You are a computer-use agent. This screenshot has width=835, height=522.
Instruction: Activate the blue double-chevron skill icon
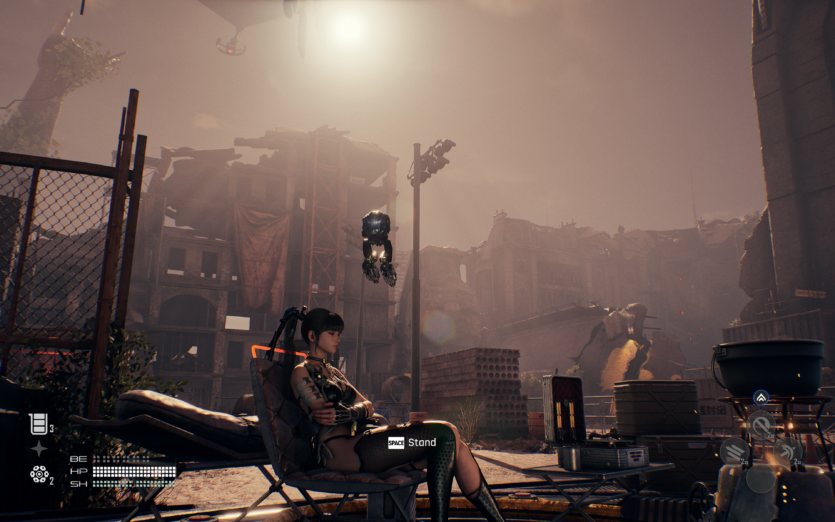tap(760, 398)
